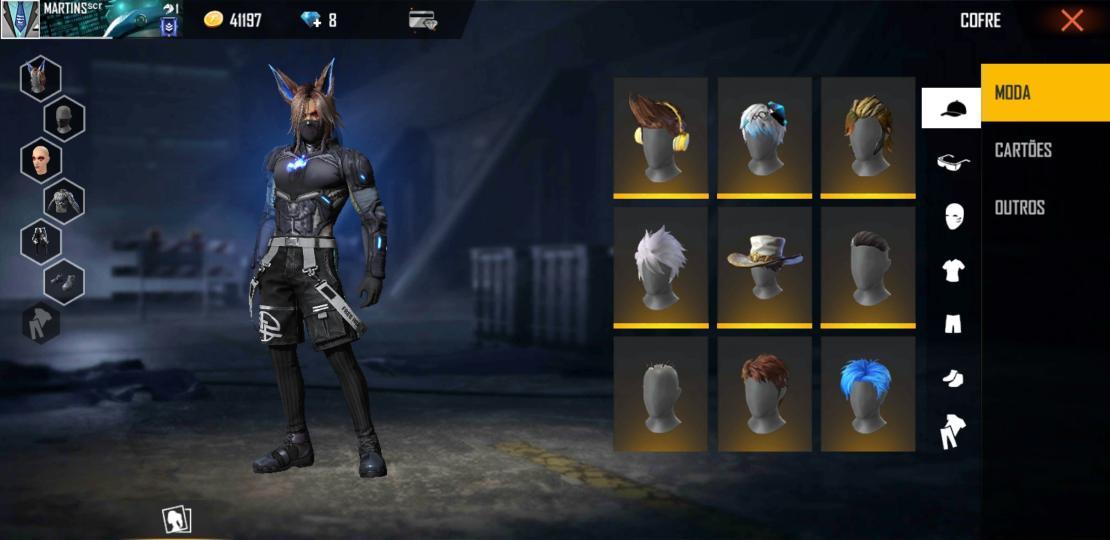The image size is (1110, 540).
Task: Pick the brown hair with yellow headphones
Action: 660,135
